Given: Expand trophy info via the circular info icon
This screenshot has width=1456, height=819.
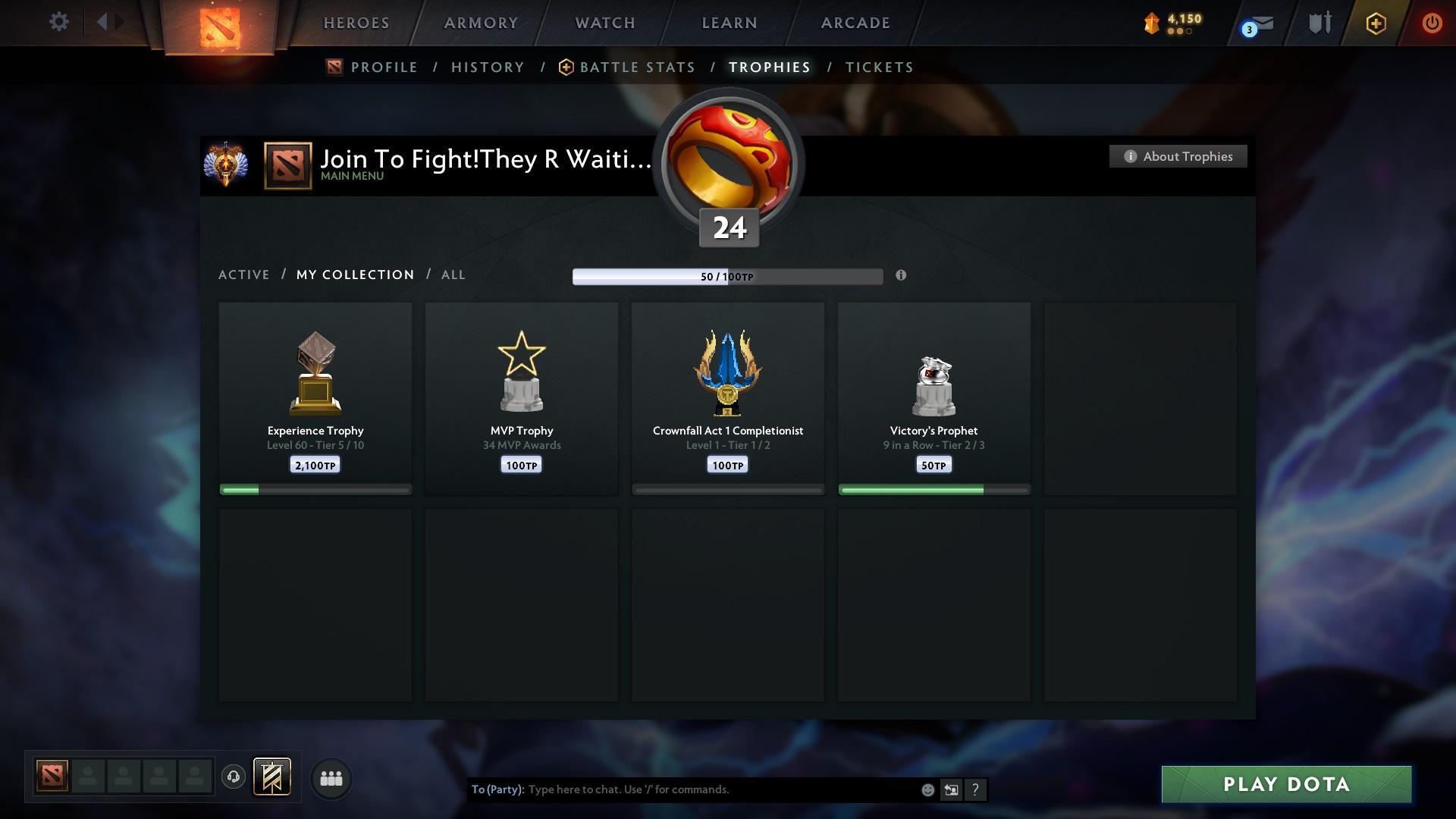Looking at the screenshot, I should 902,276.
